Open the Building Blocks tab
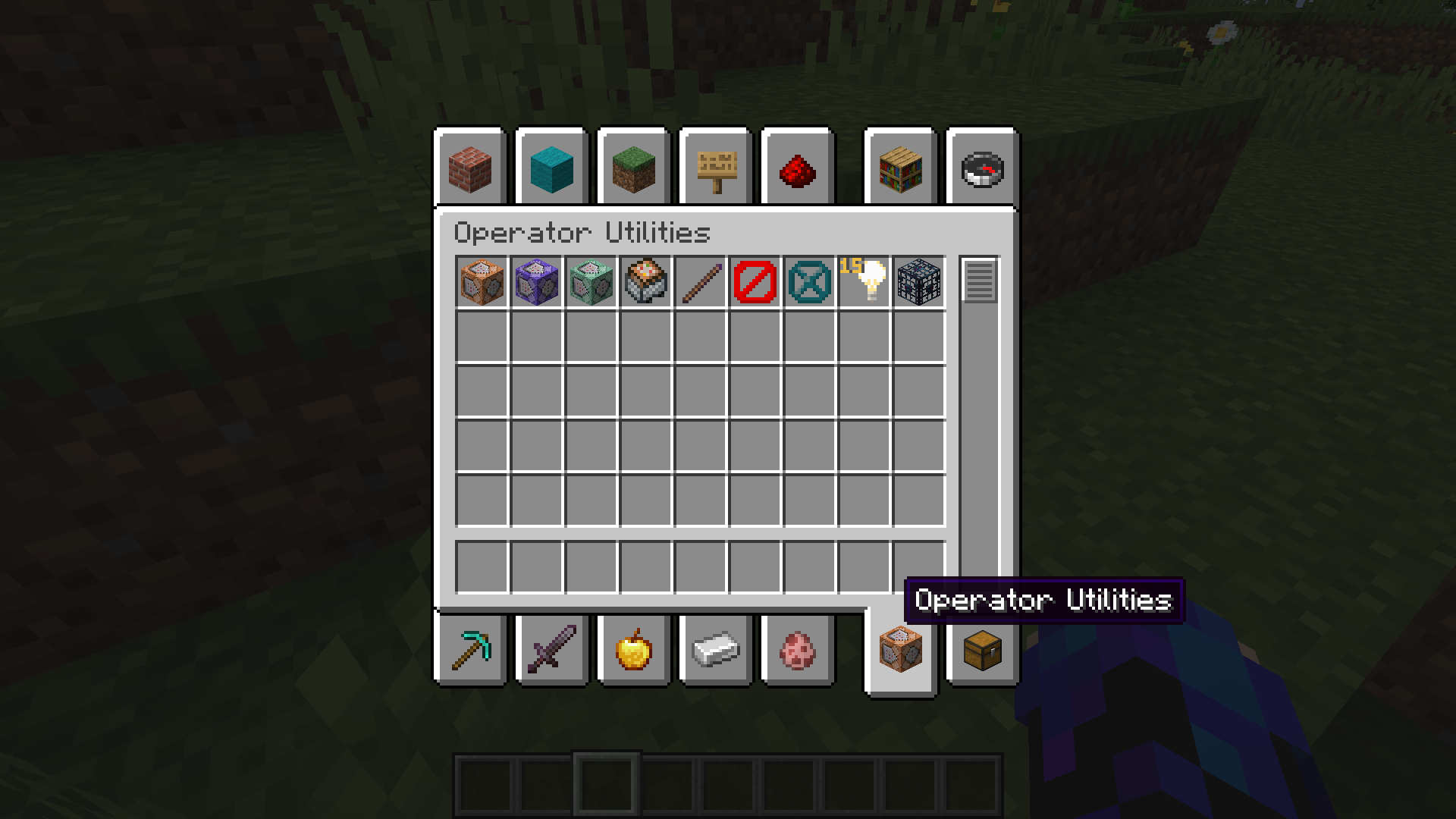The width and height of the screenshot is (1456, 819). click(469, 168)
